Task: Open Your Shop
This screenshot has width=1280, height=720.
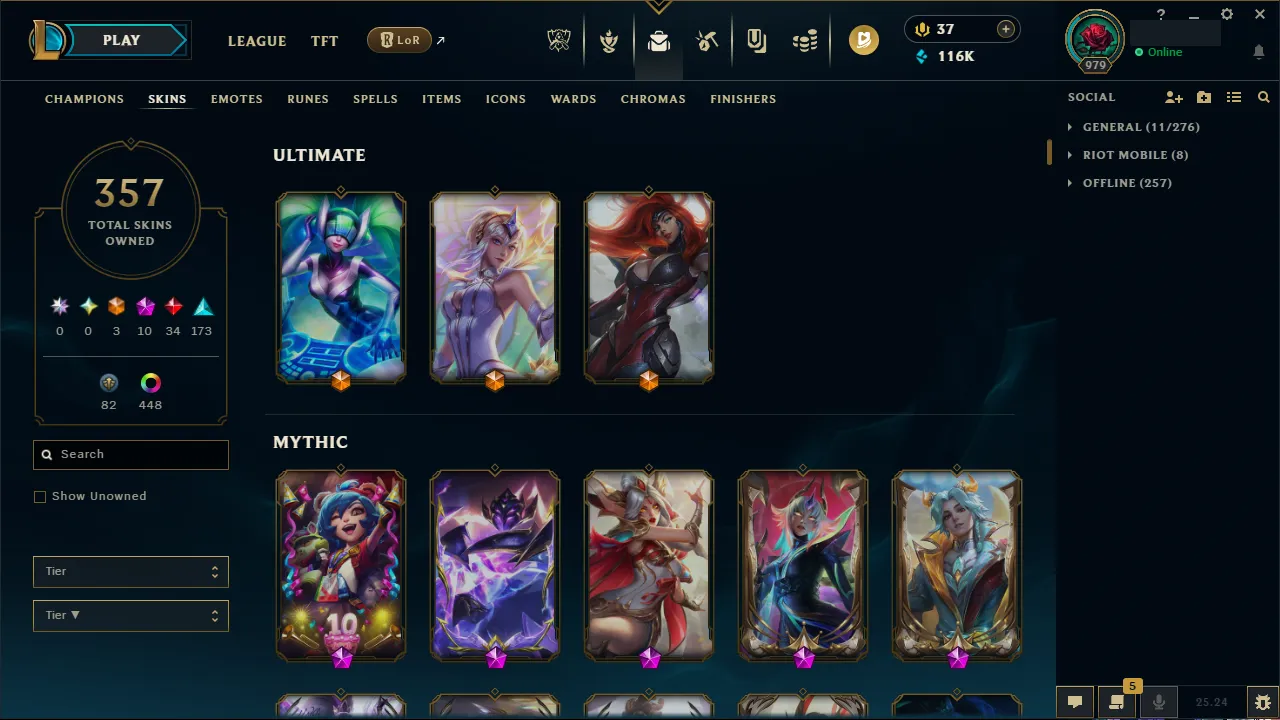Action: pyautogui.click(x=756, y=40)
